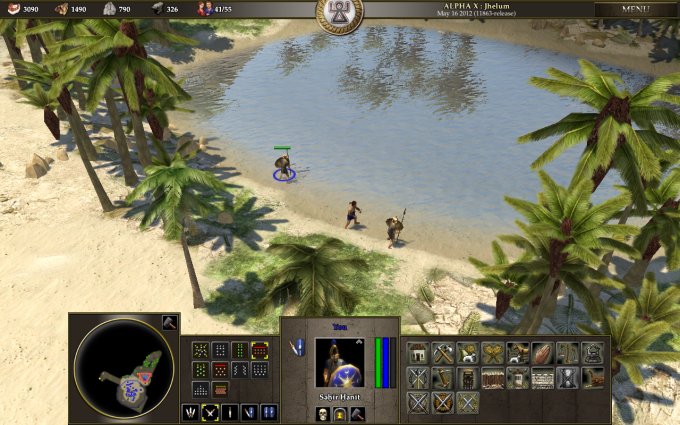Click the hammer repair button under portrait
The height and width of the screenshot is (425, 680).
(x=356, y=413)
